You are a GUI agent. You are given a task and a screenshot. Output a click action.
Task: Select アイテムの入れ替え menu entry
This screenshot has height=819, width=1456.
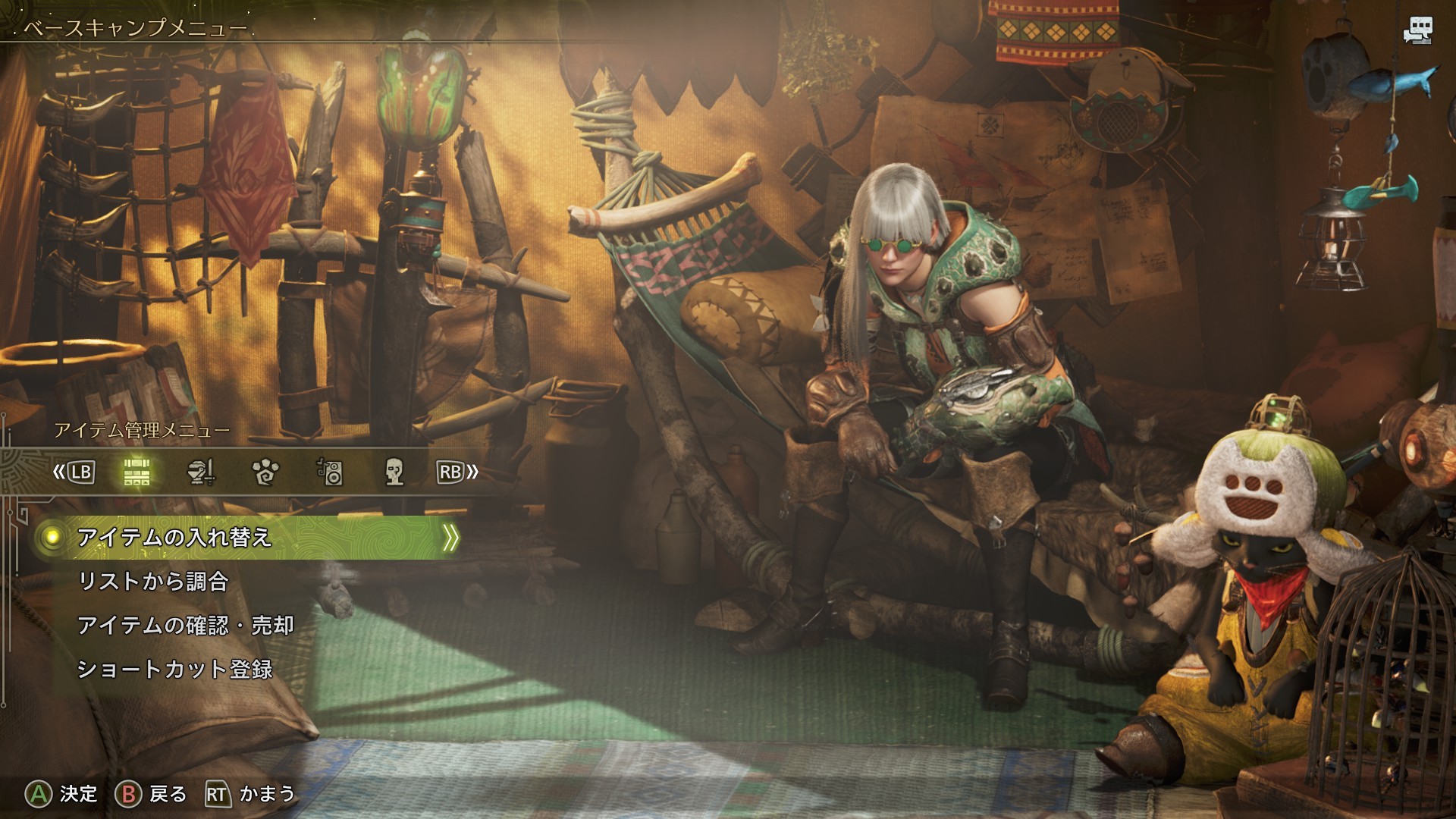[174, 538]
